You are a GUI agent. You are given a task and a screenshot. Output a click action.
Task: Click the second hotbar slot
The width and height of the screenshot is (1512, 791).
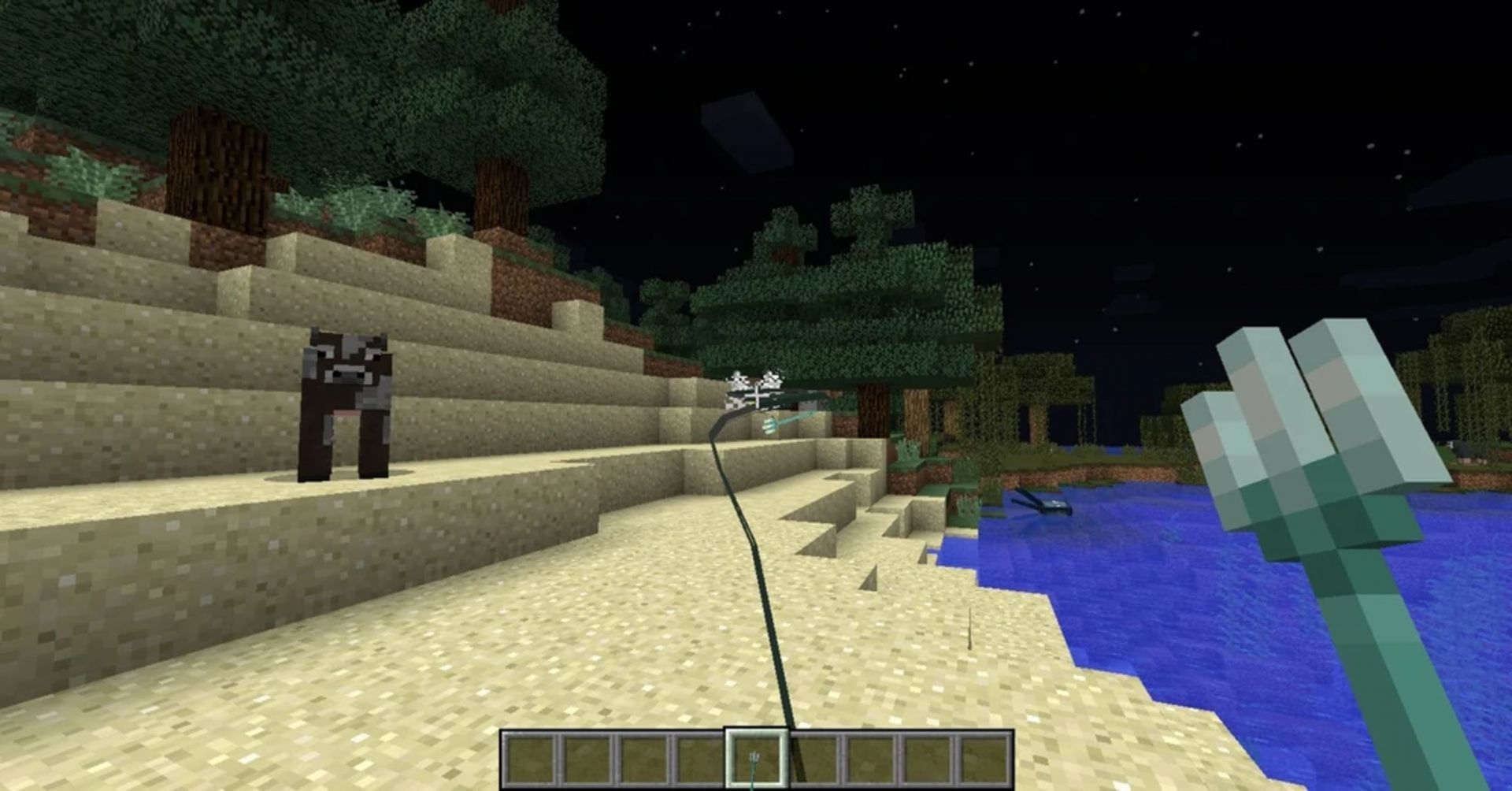click(586, 758)
